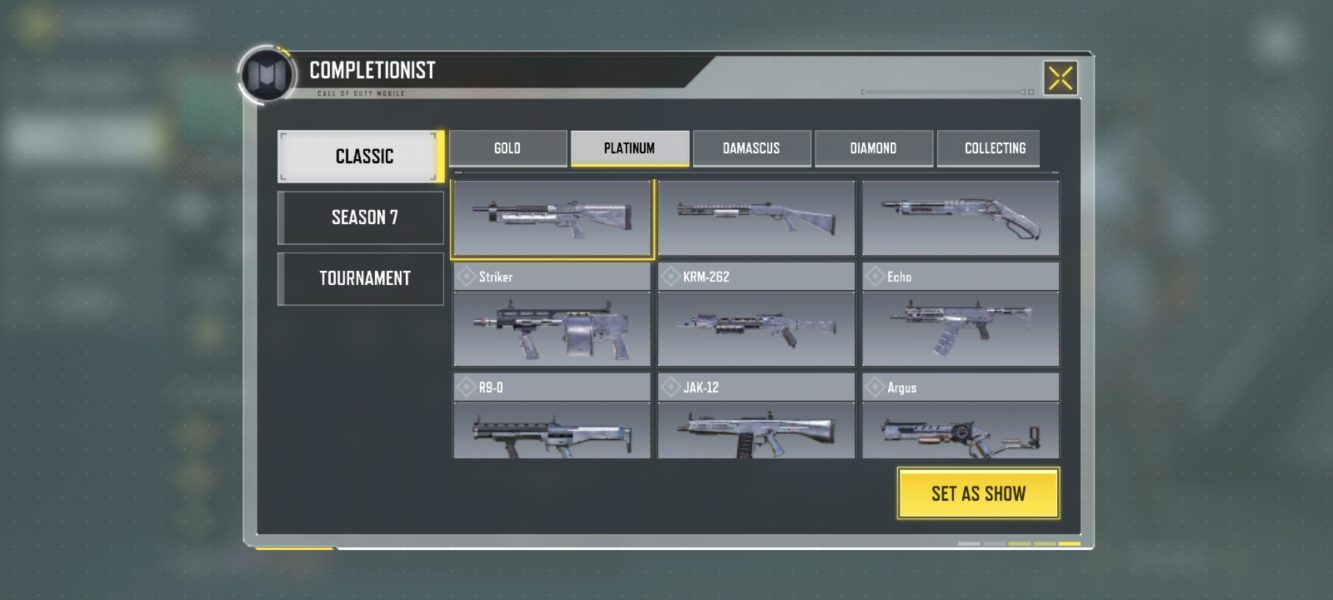The width and height of the screenshot is (1333, 600).
Task: Switch to the Tournament category
Action: 361,278
